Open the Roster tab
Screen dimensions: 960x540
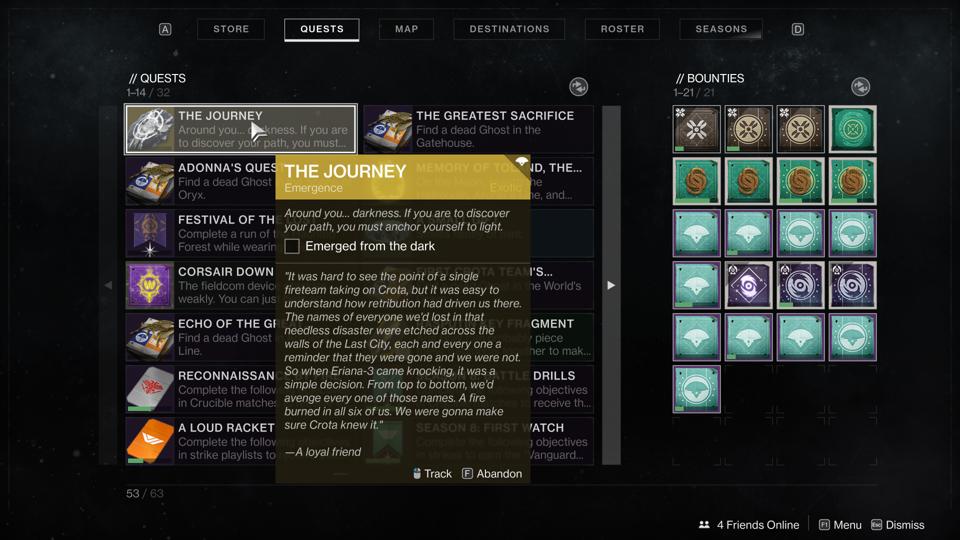622,29
